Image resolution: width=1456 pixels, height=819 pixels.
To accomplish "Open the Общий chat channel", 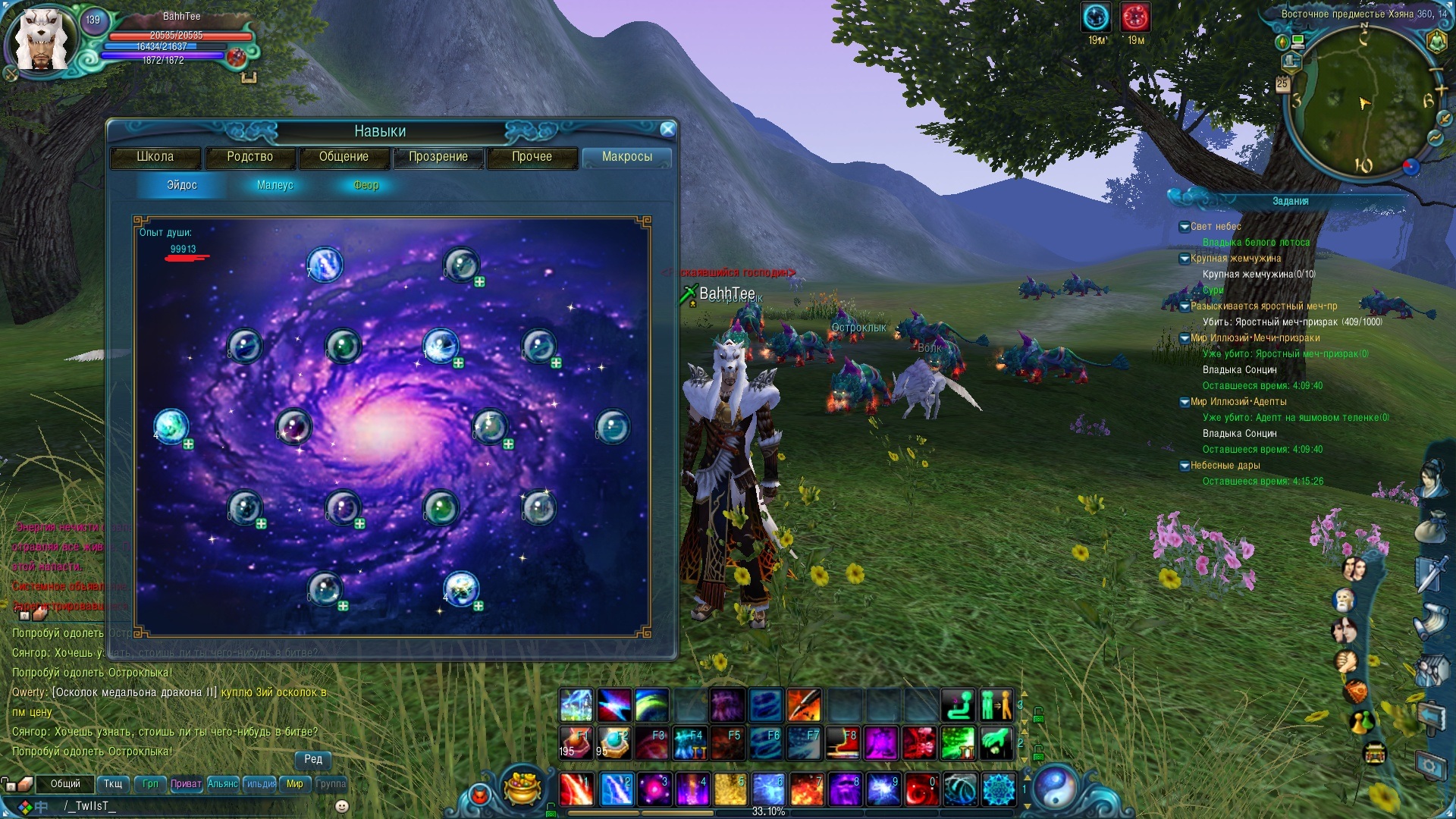I will pyautogui.click(x=65, y=784).
